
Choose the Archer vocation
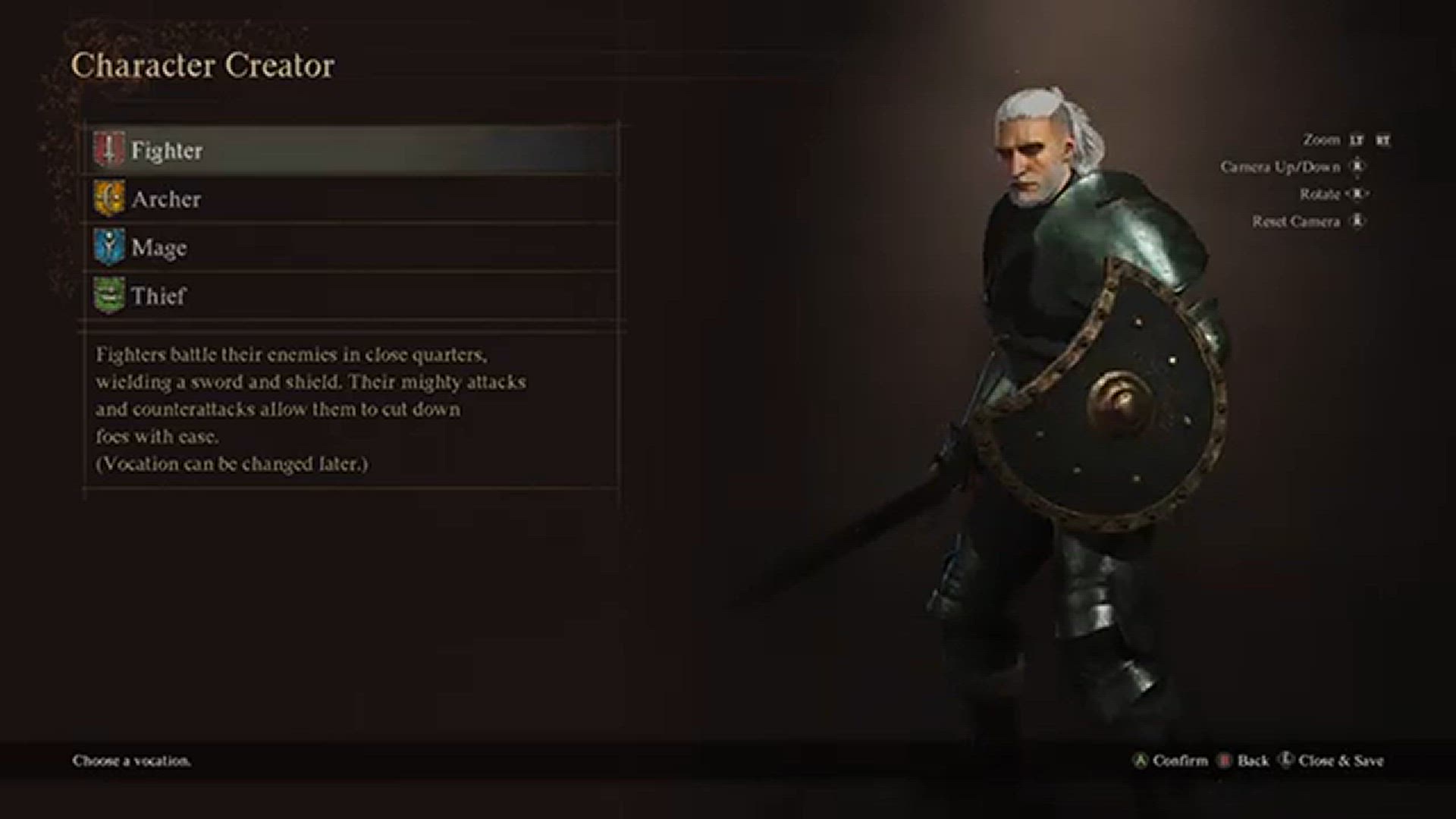(166, 199)
